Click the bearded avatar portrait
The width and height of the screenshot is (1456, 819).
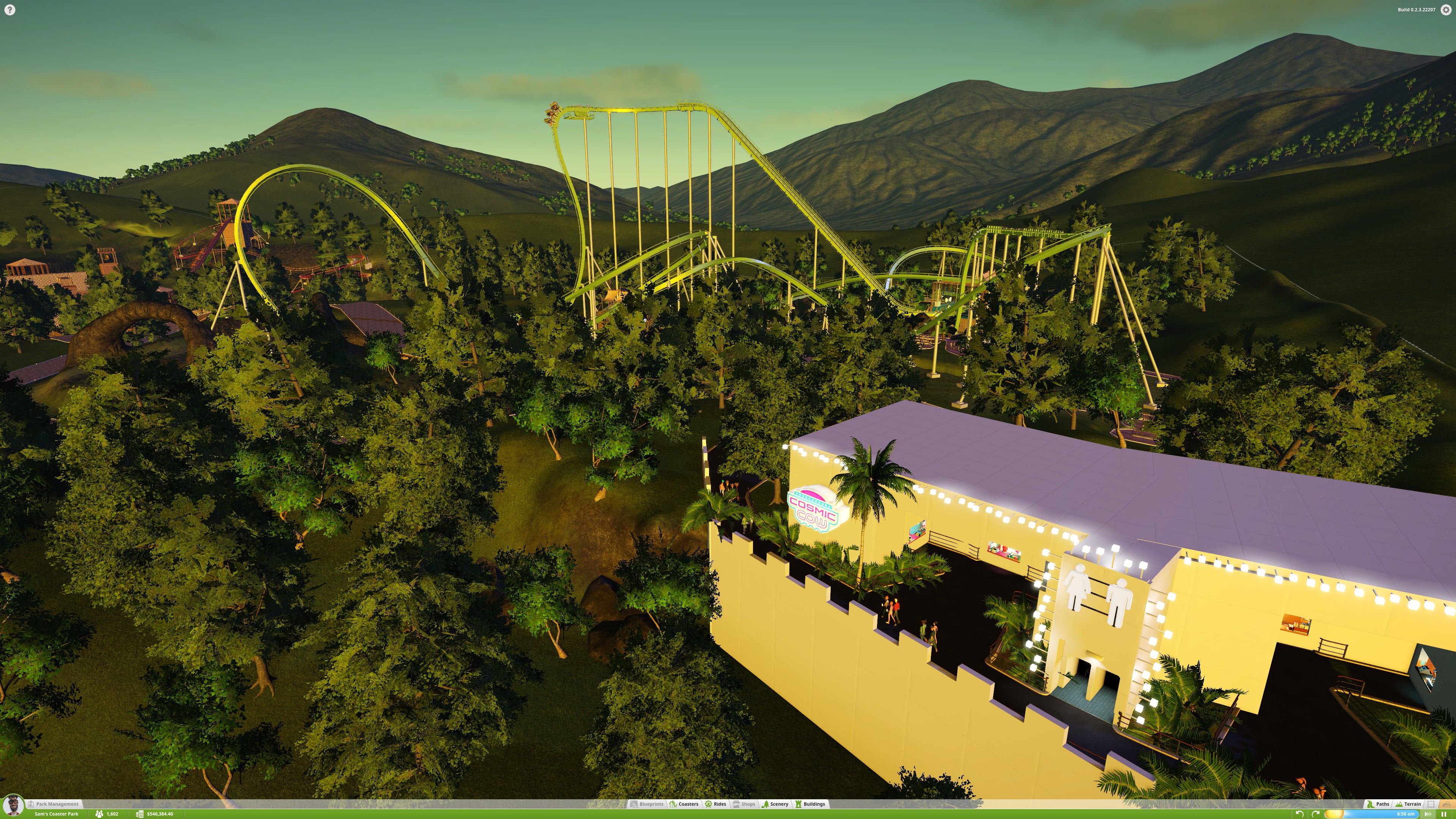point(13,805)
